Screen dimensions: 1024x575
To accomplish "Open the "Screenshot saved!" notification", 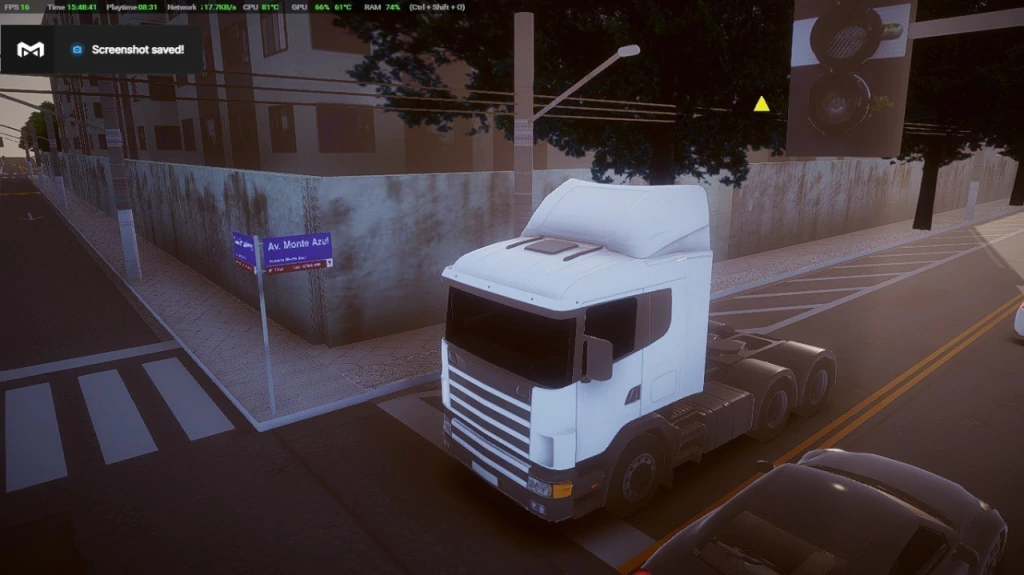I will click(137, 50).
